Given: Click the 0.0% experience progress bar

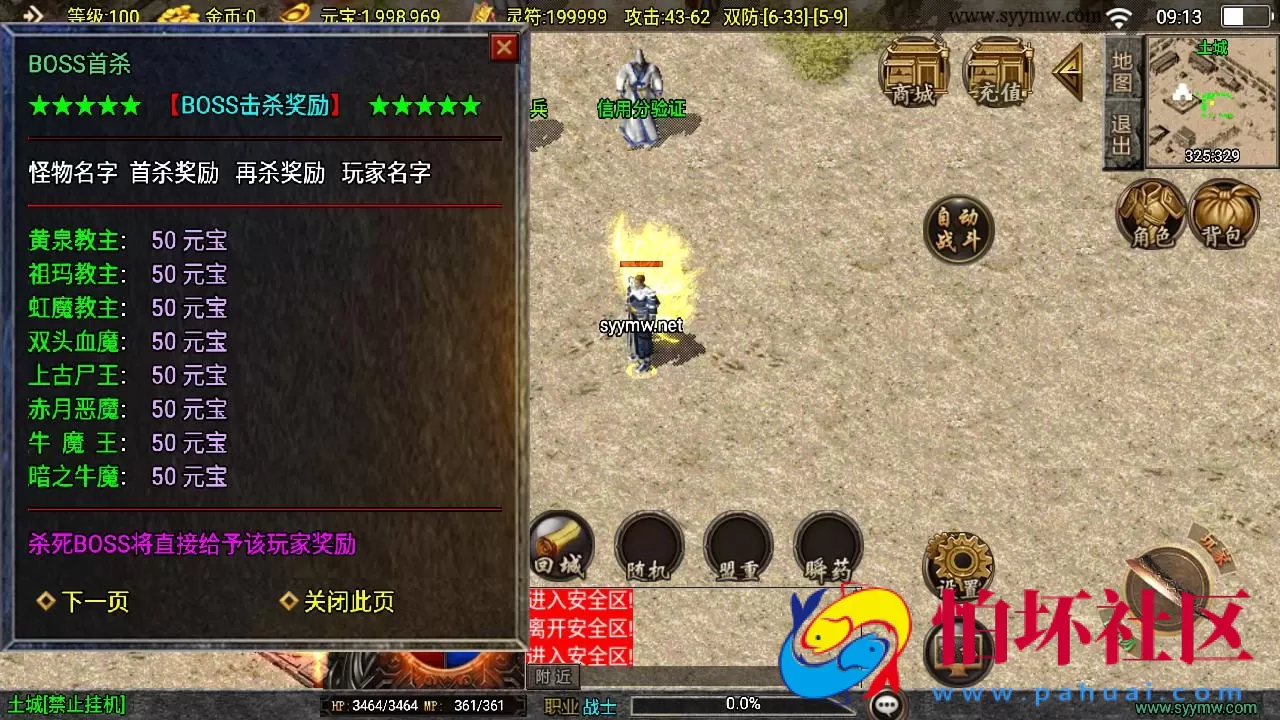Looking at the screenshot, I should (740, 703).
